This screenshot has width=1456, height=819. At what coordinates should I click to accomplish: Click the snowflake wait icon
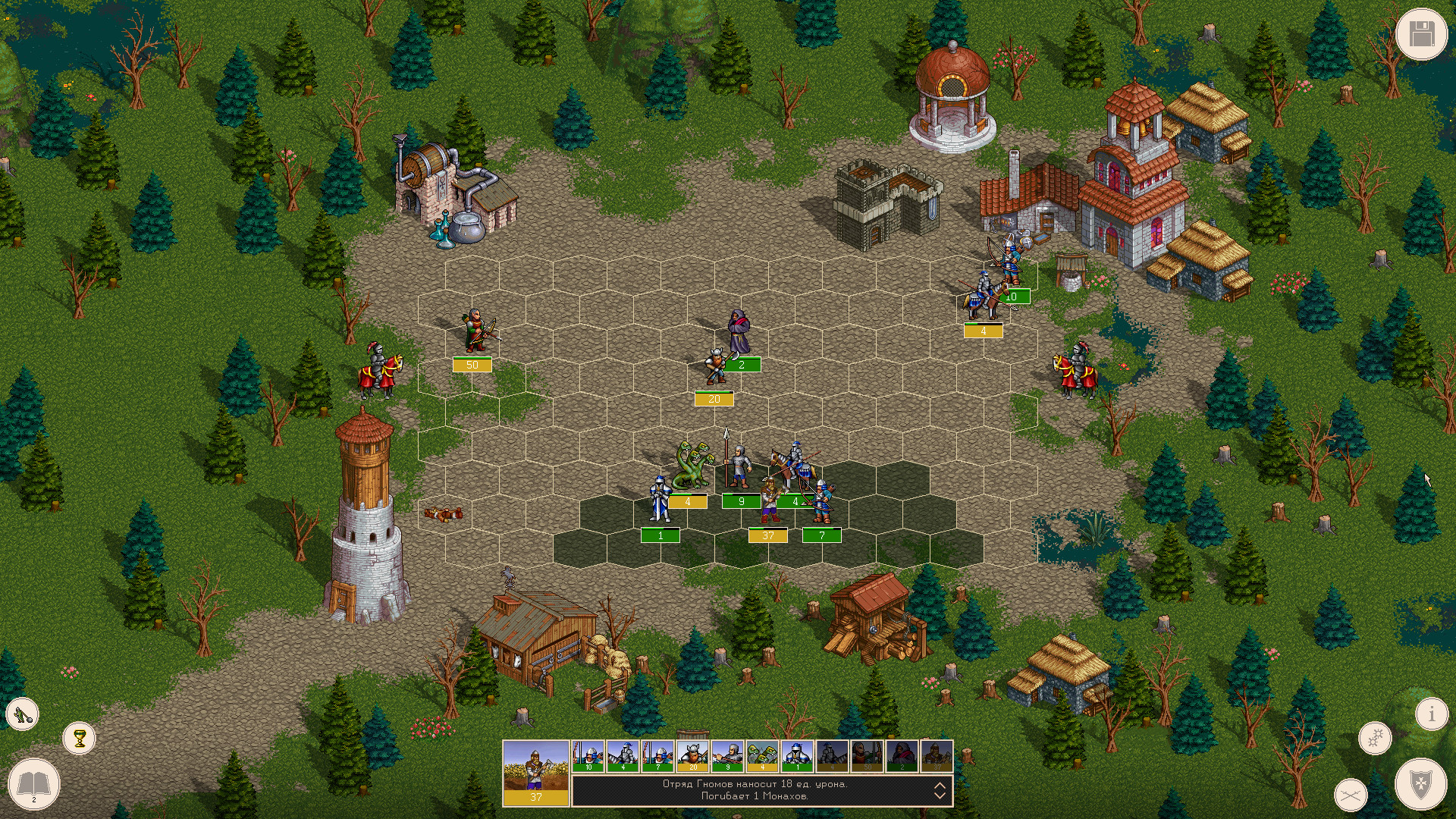pos(1375,737)
